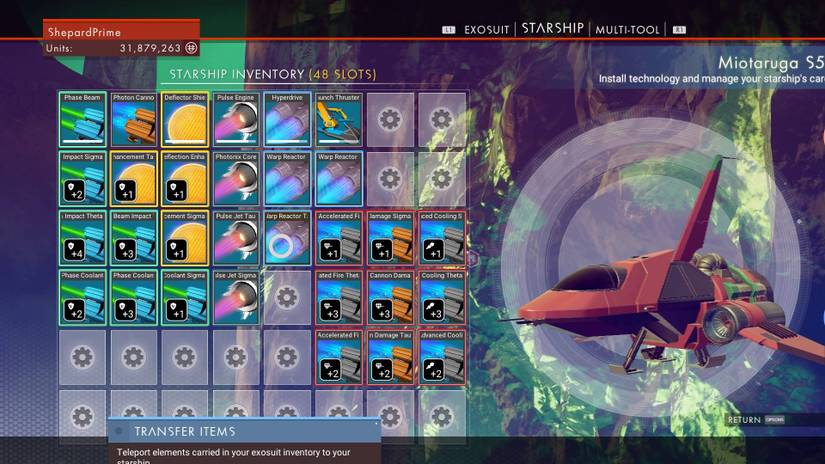Select the Phase Beam technology slot
The height and width of the screenshot is (464, 825).
[83, 120]
